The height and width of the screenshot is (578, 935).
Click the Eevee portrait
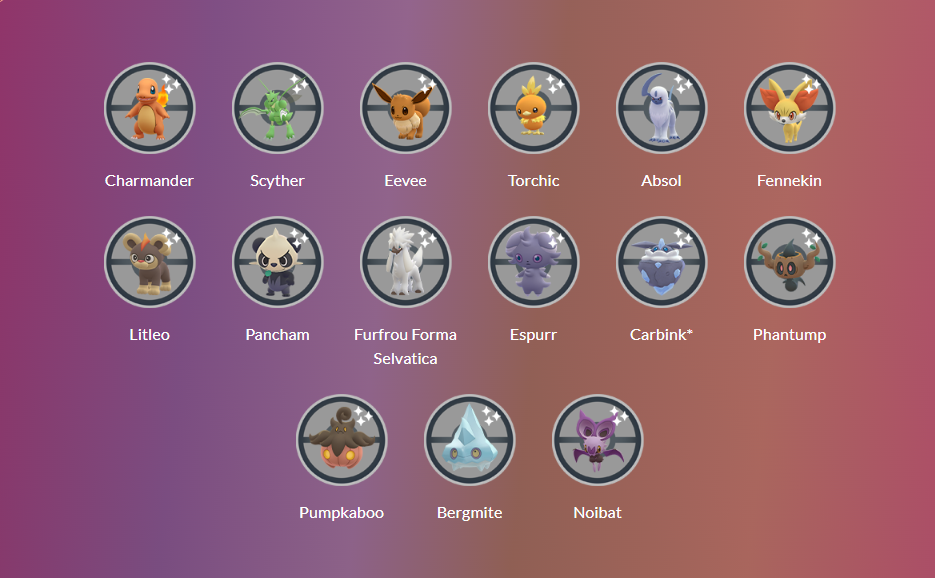pyautogui.click(x=405, y=108)
